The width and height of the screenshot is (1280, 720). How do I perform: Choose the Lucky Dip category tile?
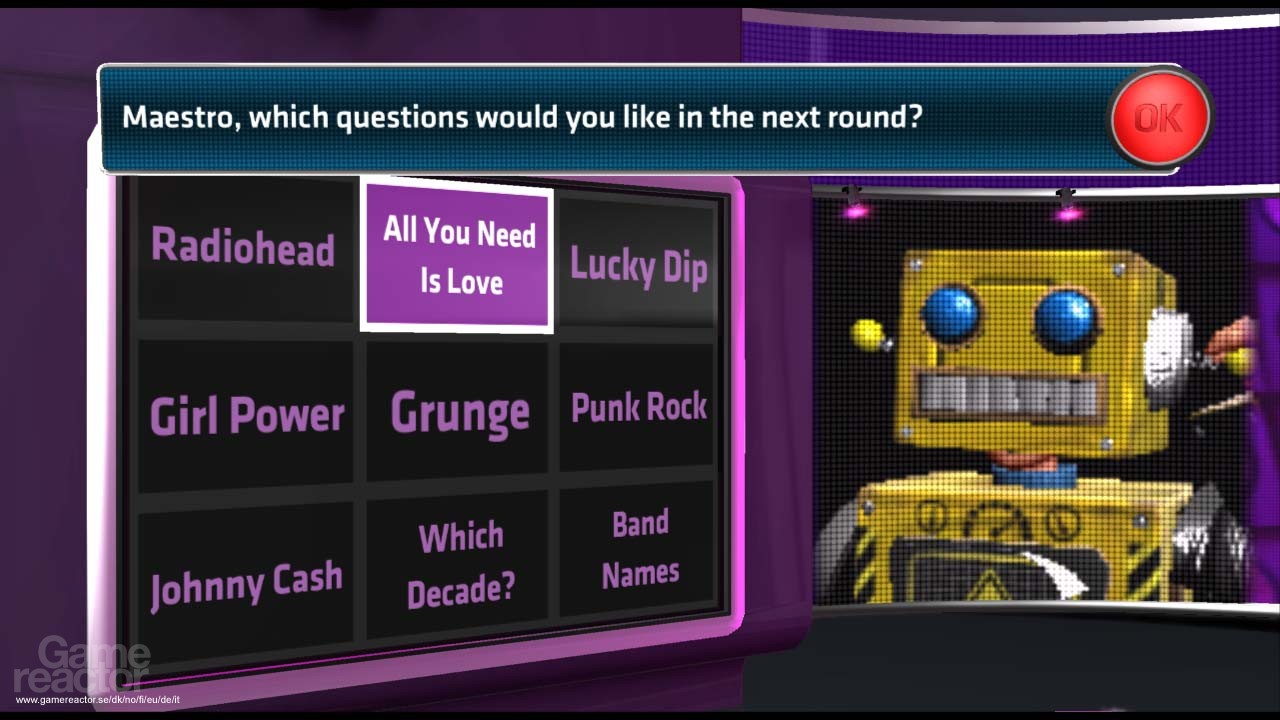pyautogui.click(x=639, y=267)
